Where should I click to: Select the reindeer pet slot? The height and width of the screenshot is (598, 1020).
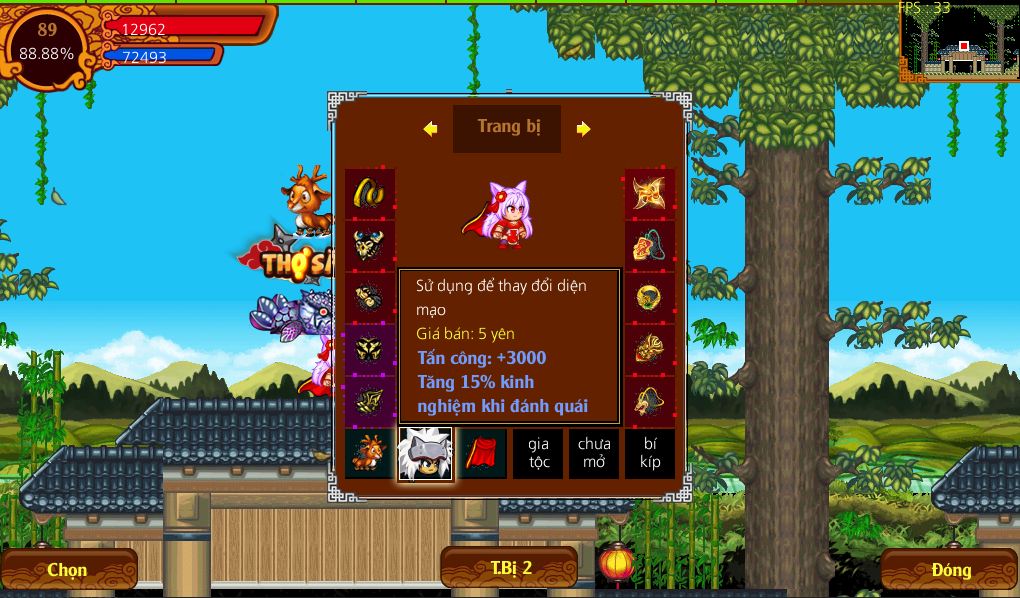coord(370,454)
